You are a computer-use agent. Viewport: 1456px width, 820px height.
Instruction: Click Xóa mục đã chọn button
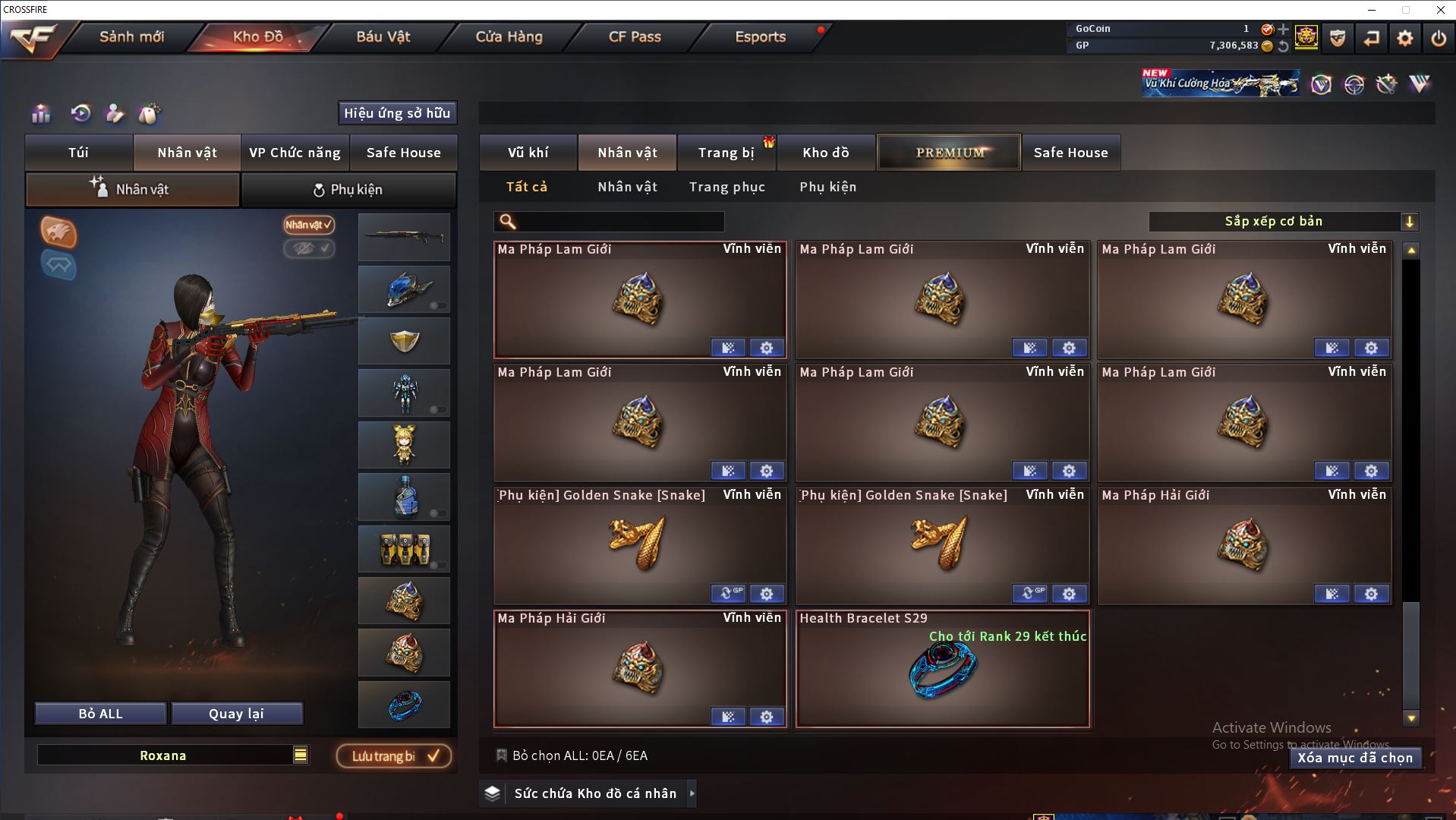pos(1354,758)
